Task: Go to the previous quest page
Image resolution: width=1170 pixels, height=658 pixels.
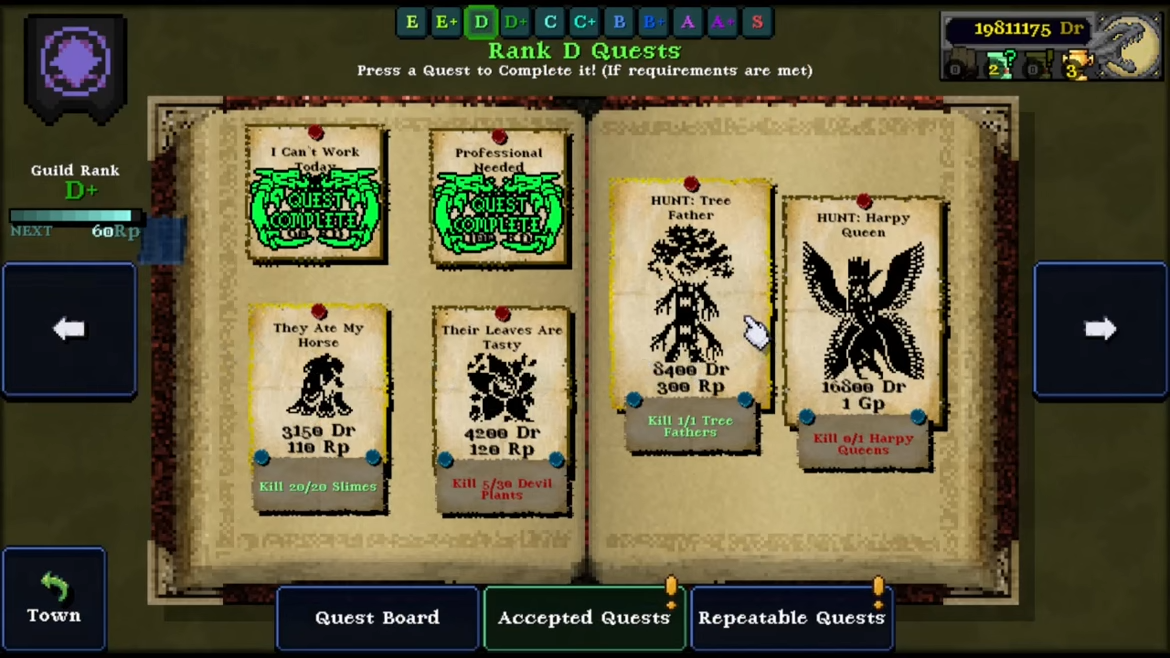Action: click(69, 329)
